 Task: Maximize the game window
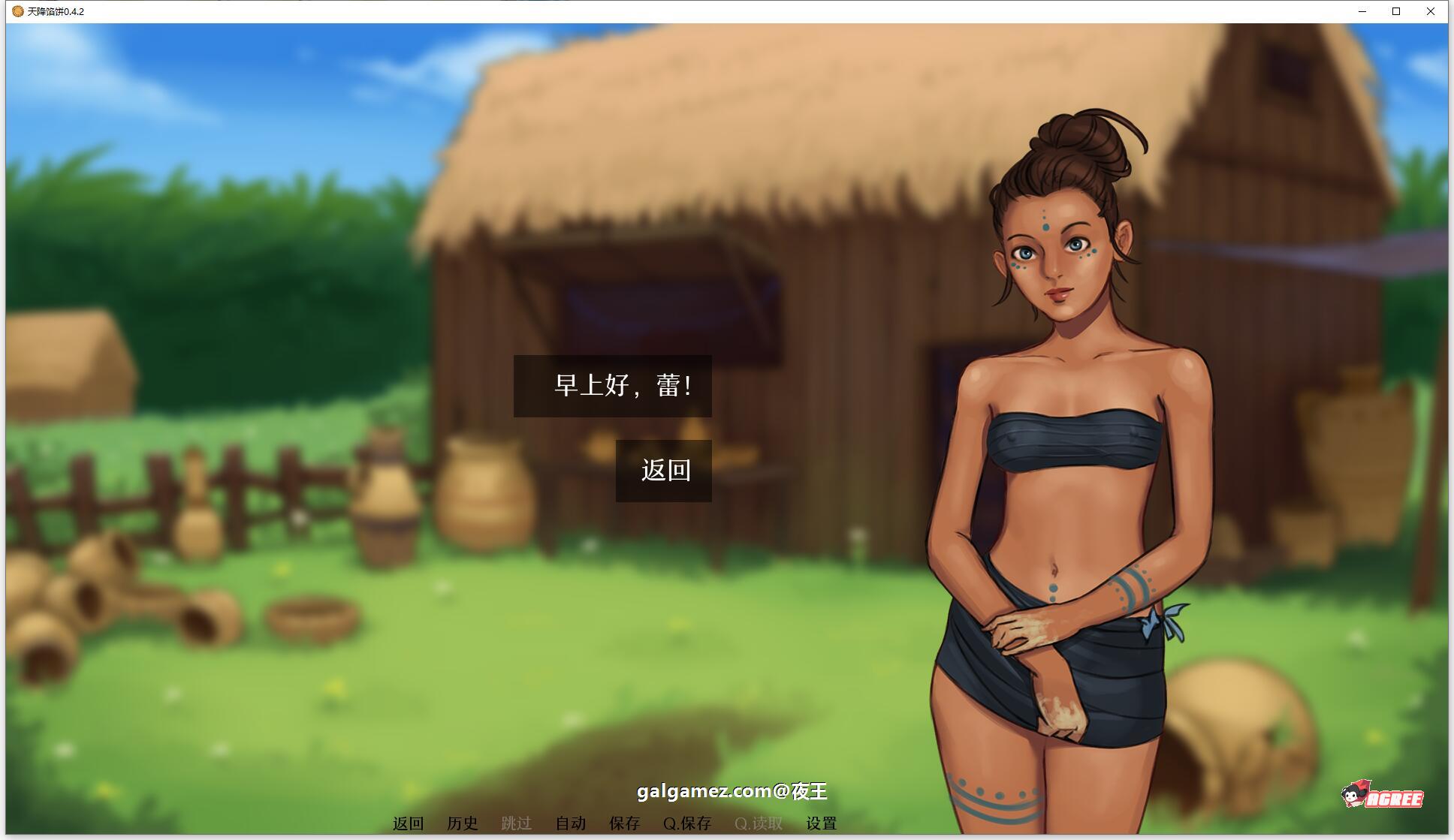click(x=1397, y=11)
